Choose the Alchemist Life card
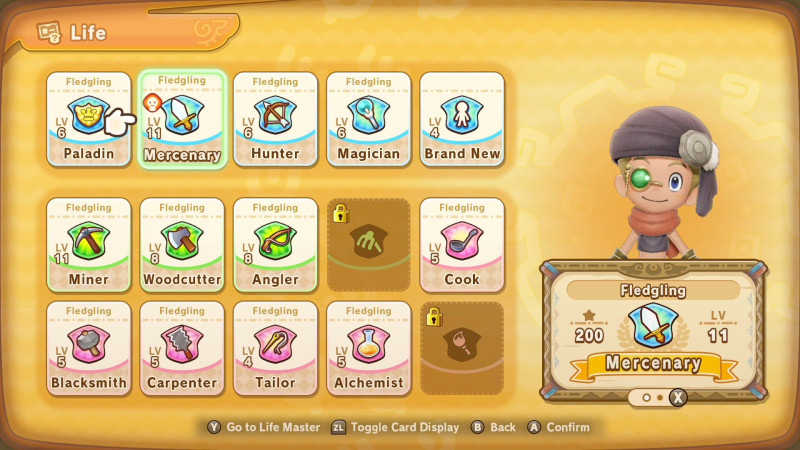Viewport: 800px width, 450px height. pos(369,347)
